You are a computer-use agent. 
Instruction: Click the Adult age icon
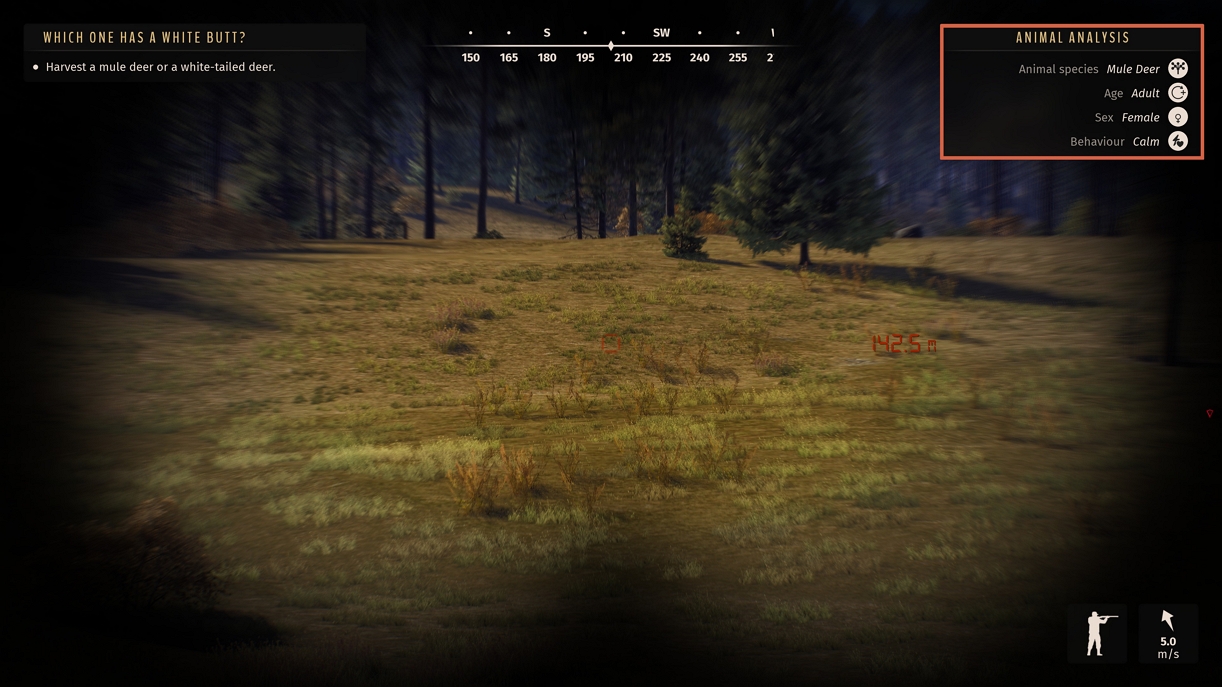pyautogui.click(x=1178, y=93)
